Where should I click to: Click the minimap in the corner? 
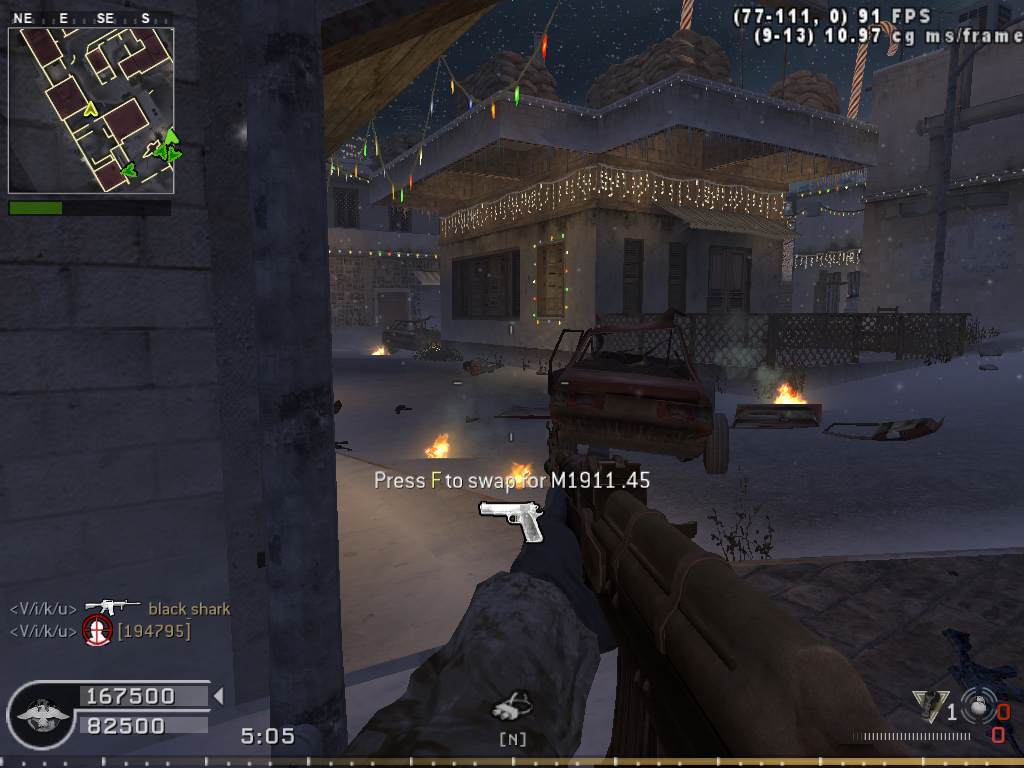91,110
